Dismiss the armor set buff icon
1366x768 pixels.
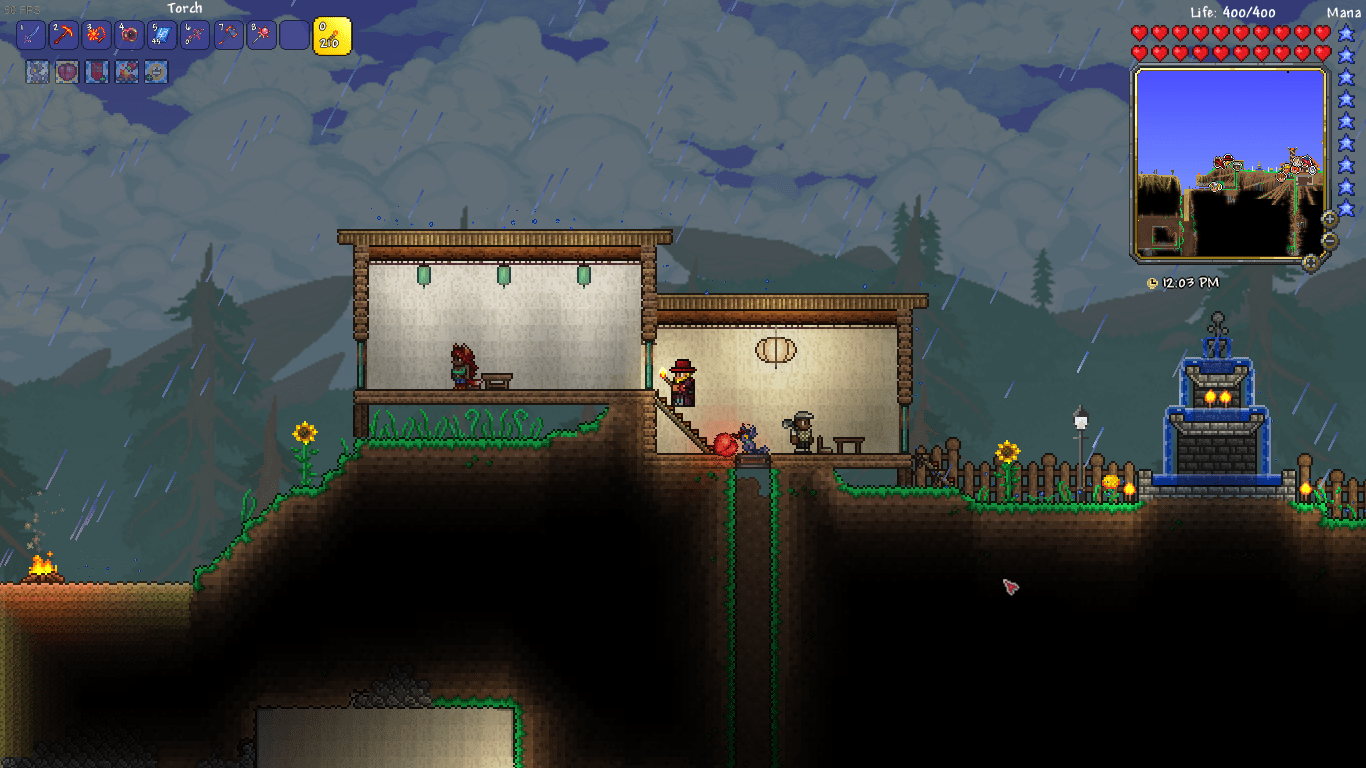tap(38, 72)
